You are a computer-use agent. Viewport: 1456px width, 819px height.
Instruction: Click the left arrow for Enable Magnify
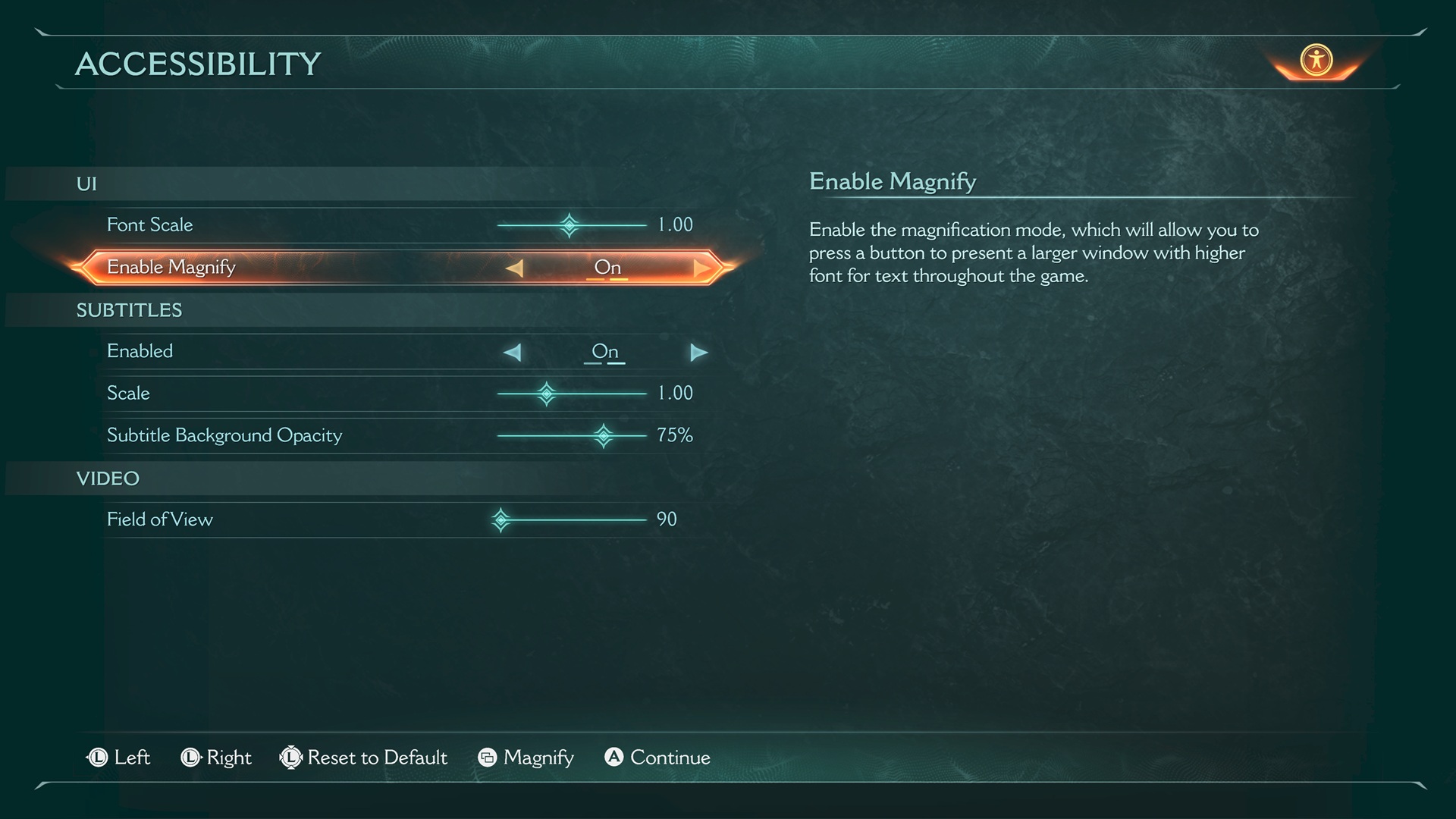pyautogui.click(x=515, y=268)
